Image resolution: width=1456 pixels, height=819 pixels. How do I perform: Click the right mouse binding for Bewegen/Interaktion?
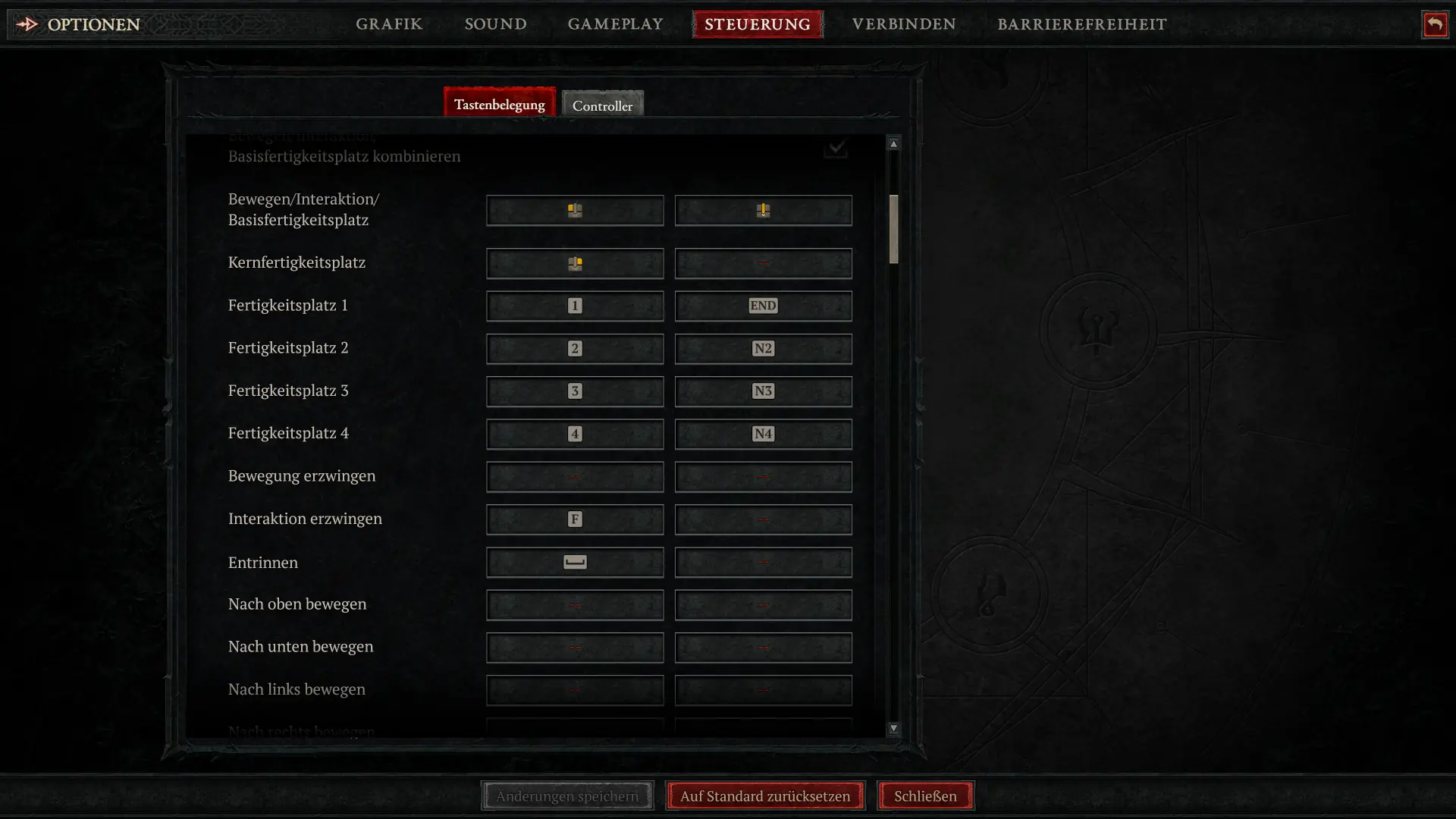(x=763, y=210)
